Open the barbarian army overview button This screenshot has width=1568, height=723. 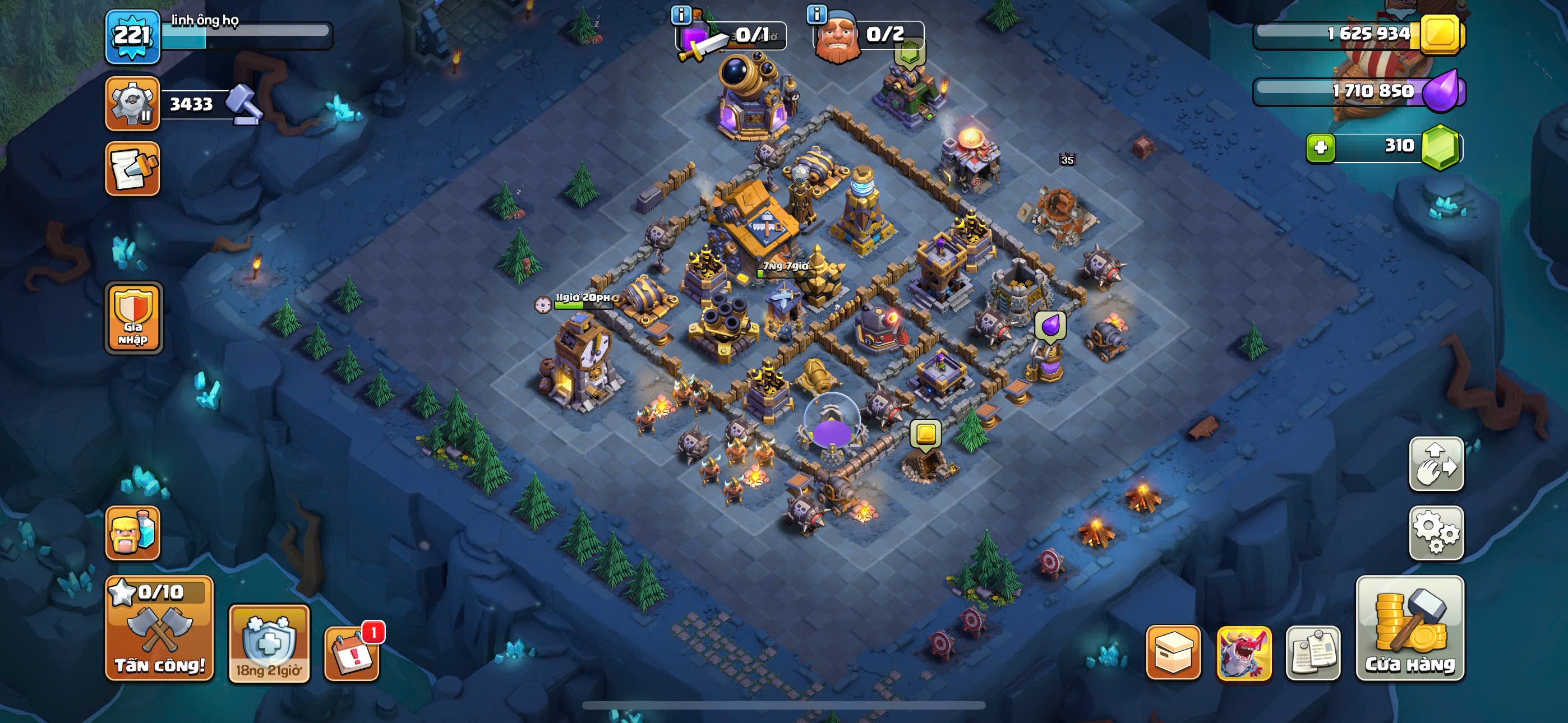(133, 533)
